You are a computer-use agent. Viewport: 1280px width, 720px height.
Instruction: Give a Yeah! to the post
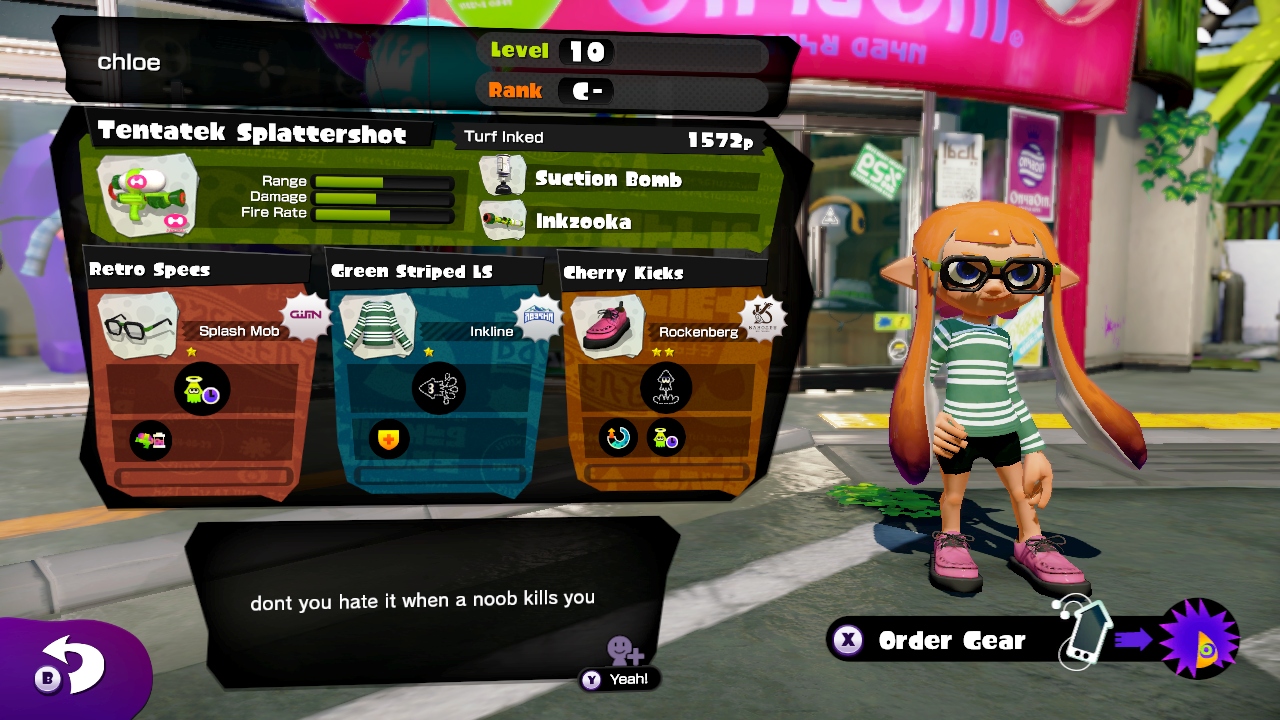click(620, 678)
